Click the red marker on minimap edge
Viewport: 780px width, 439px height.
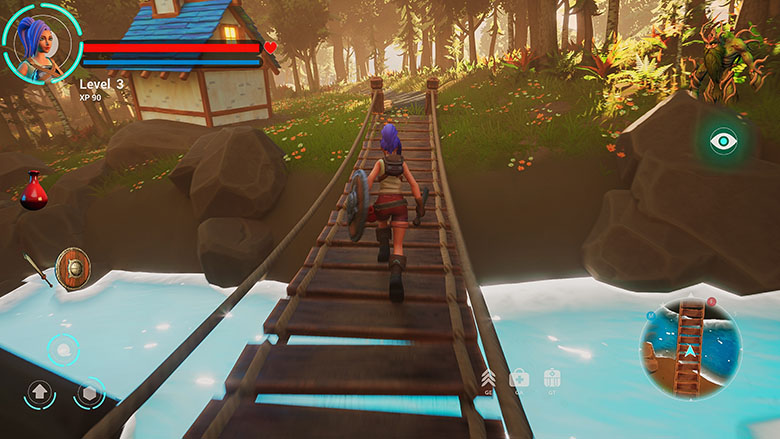point(711,301)
